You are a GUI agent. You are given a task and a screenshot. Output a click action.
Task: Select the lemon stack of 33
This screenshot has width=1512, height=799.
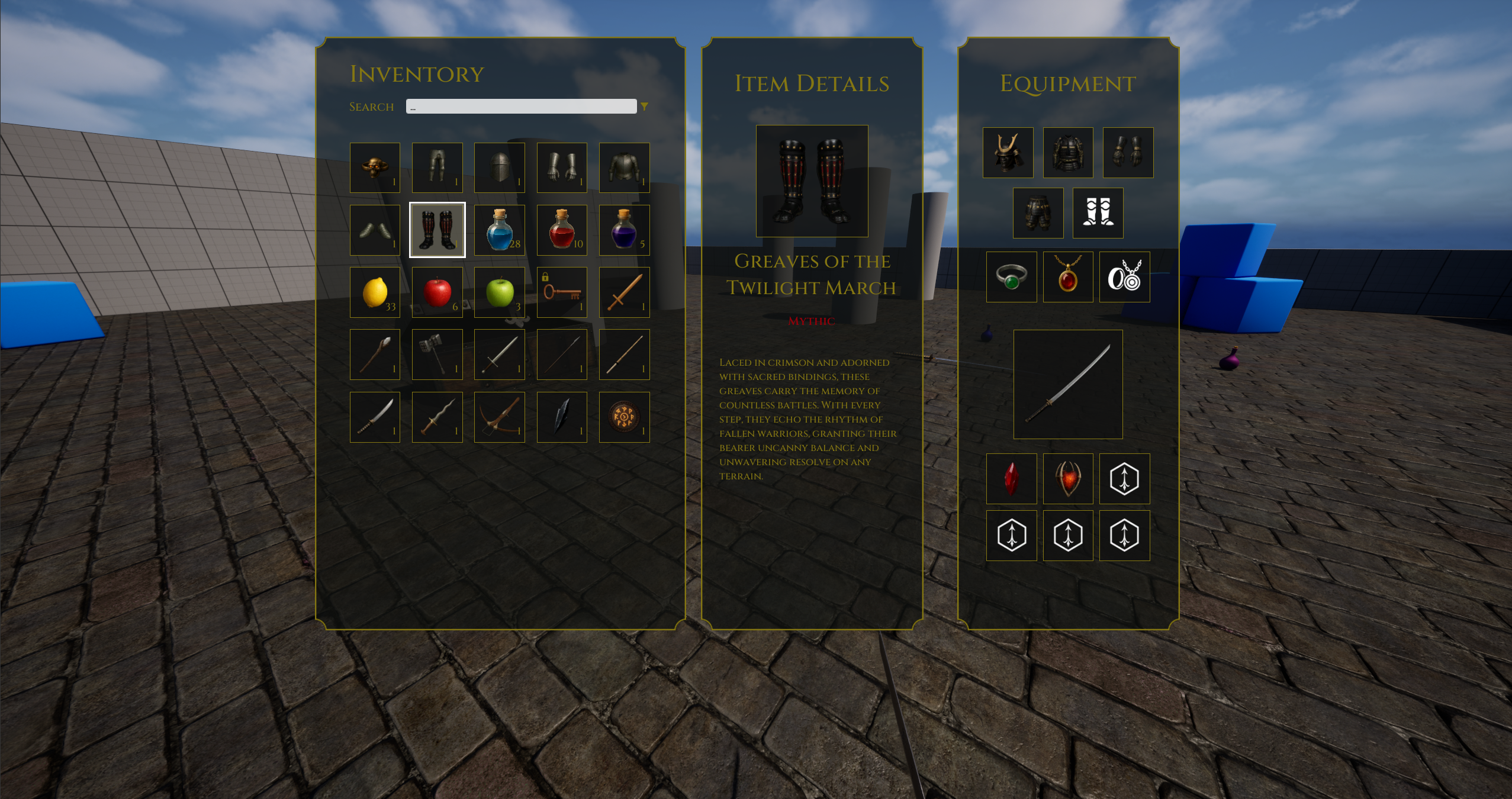tap(375, 292)
